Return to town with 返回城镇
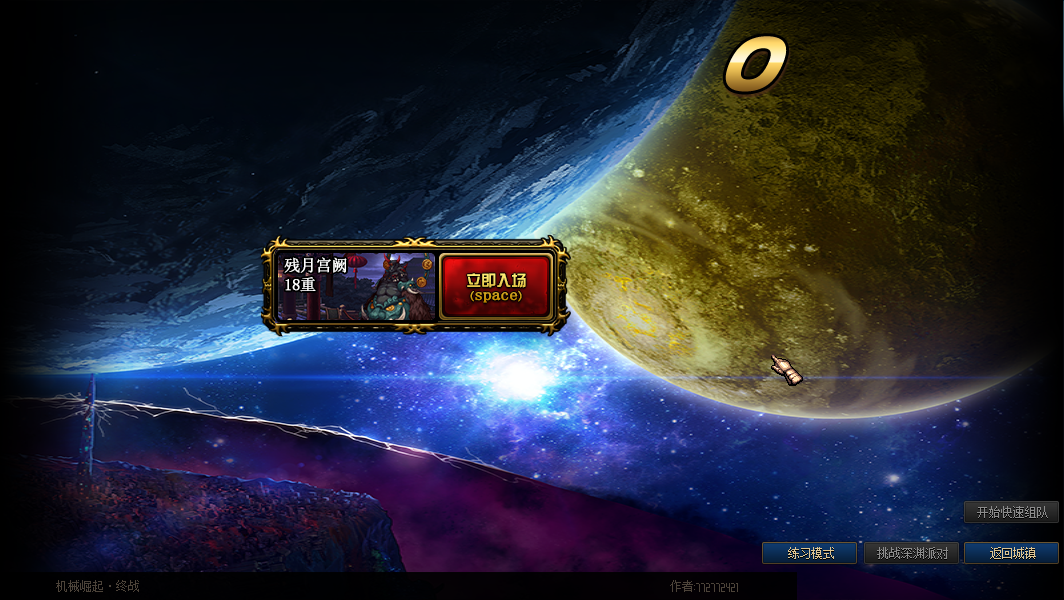 tap(1011, 553)
